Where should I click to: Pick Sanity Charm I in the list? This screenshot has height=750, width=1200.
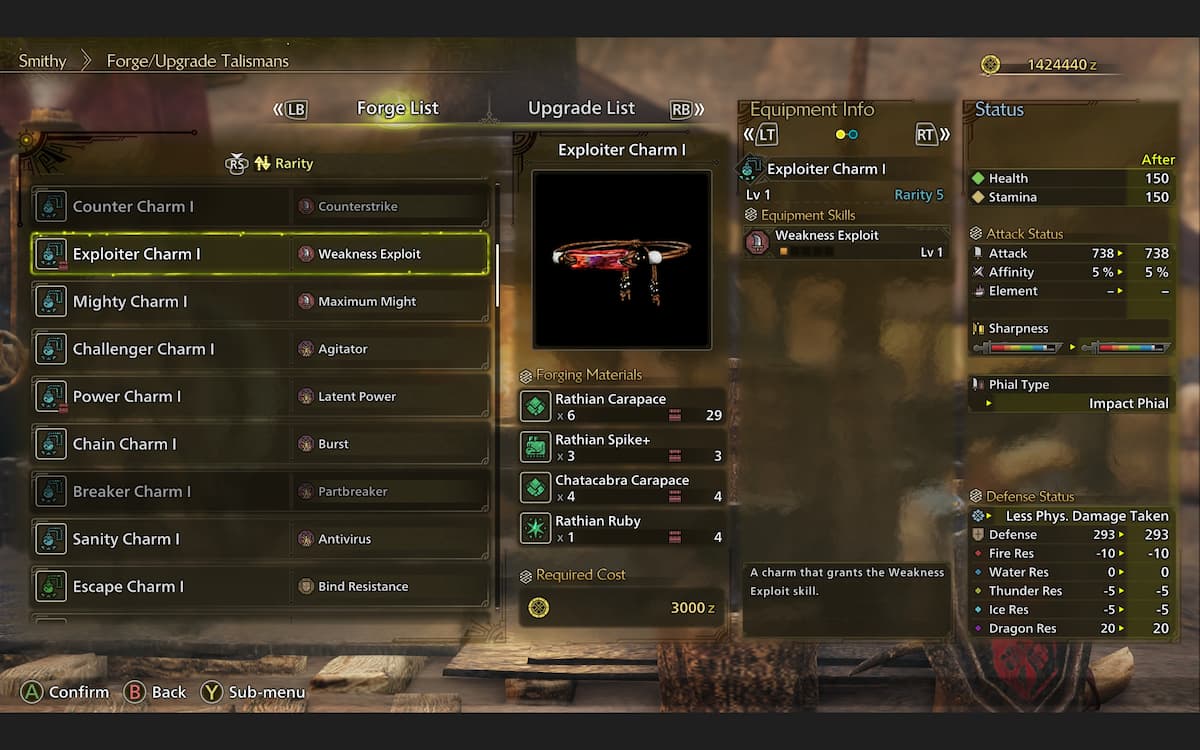260,539
